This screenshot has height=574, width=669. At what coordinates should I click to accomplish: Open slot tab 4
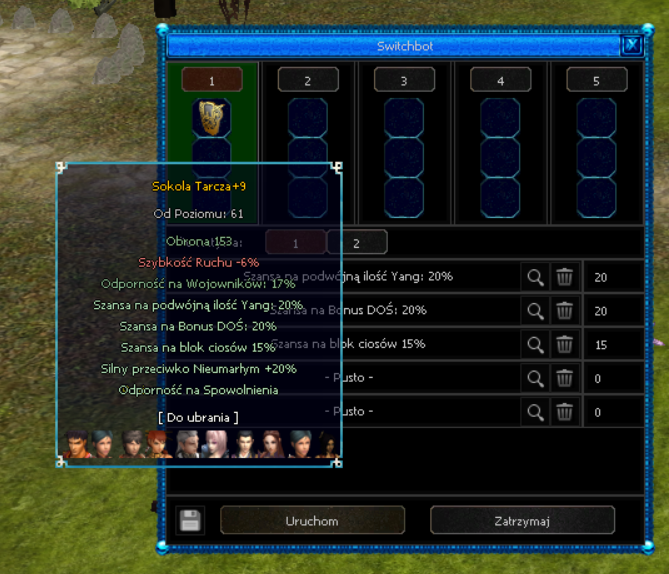(x=500, y=80)
